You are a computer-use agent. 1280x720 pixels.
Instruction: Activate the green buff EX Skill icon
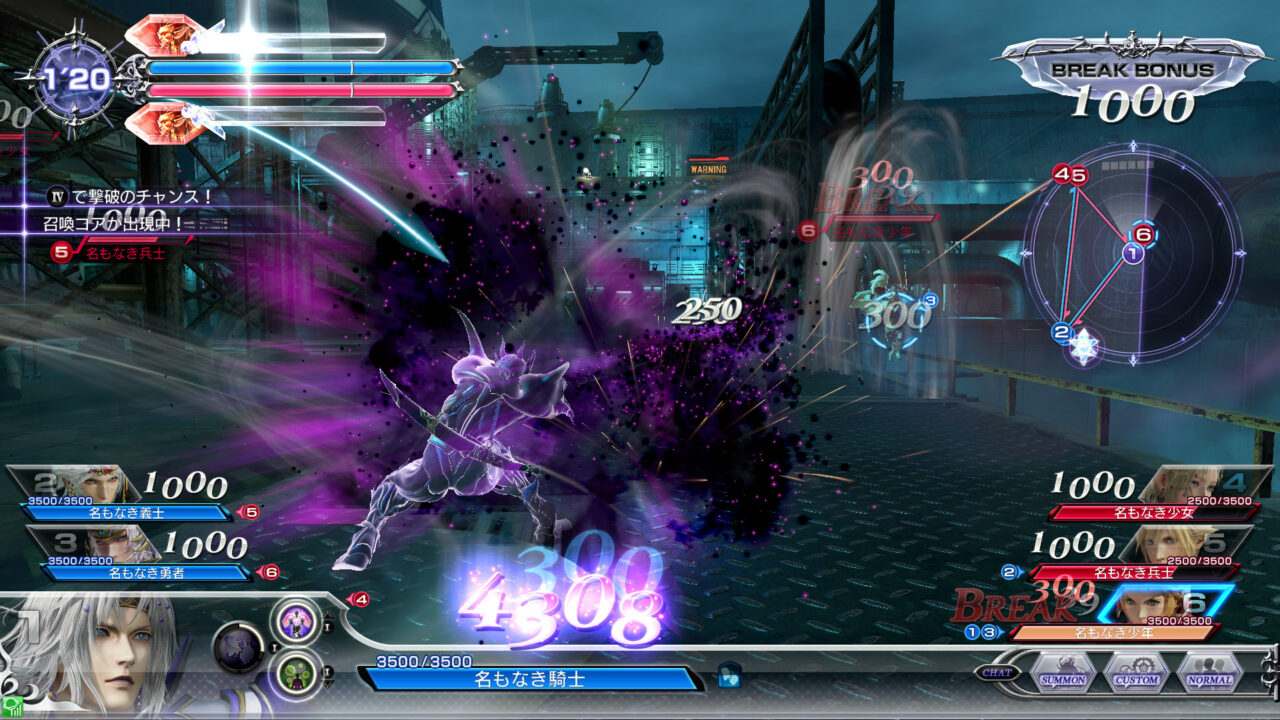tap(296, 672)
